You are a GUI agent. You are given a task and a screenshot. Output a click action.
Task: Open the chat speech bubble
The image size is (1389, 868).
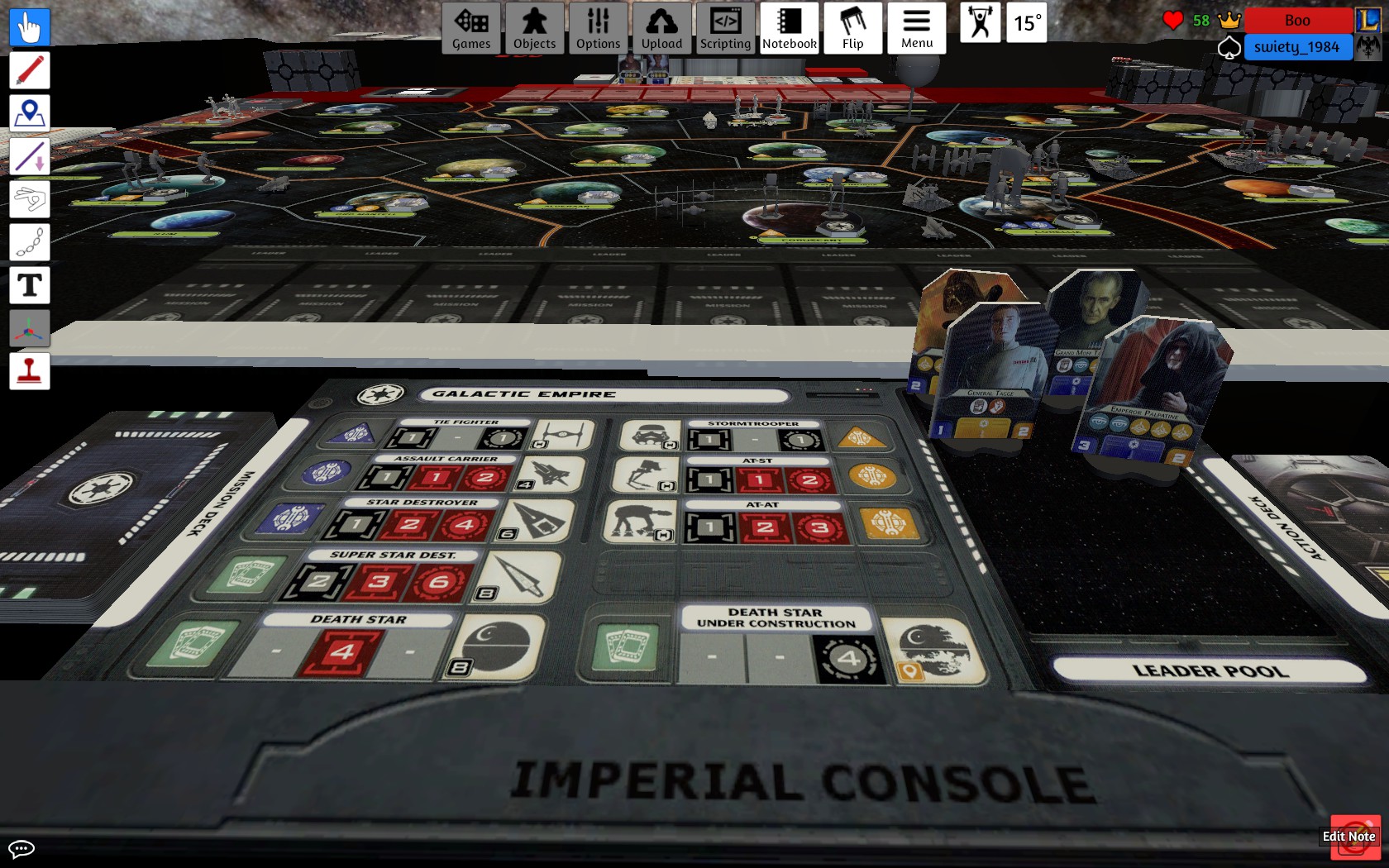pyautogui.click(x=21, y=849)
